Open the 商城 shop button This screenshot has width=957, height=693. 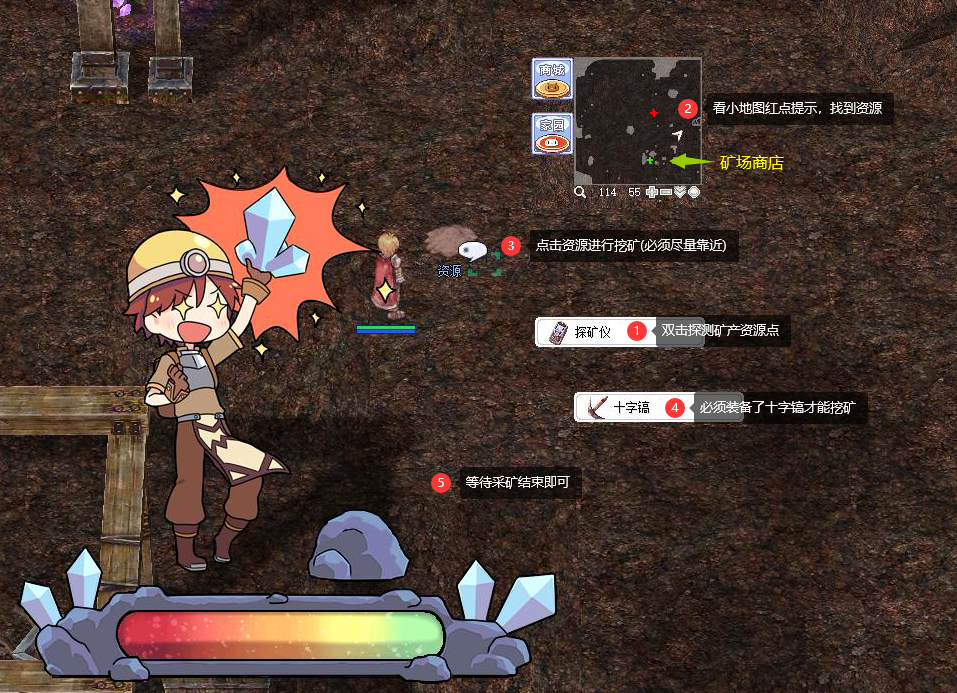[x=552, y=79]
